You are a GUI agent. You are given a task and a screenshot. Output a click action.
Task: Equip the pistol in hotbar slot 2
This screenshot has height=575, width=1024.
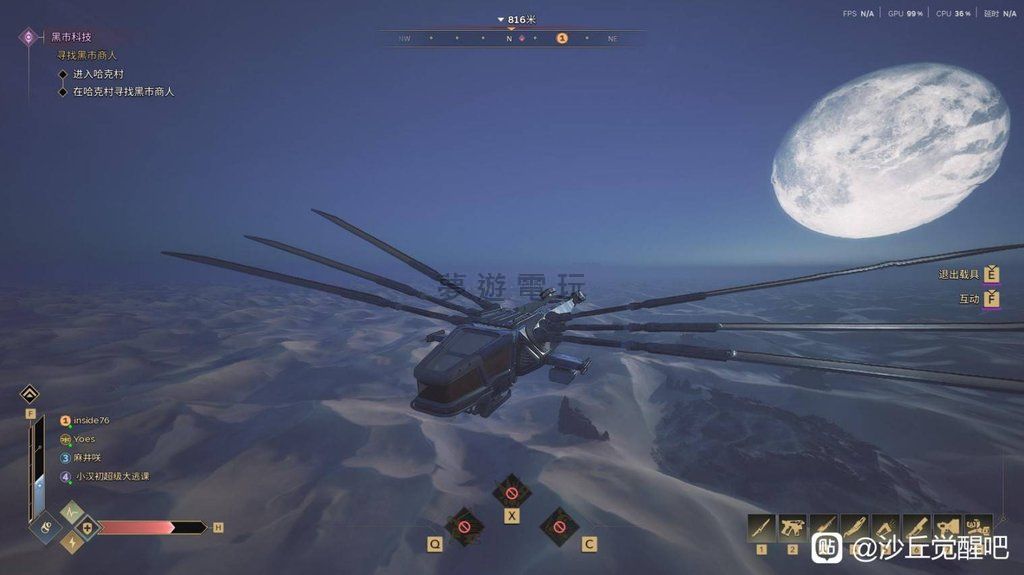point(792,528)
